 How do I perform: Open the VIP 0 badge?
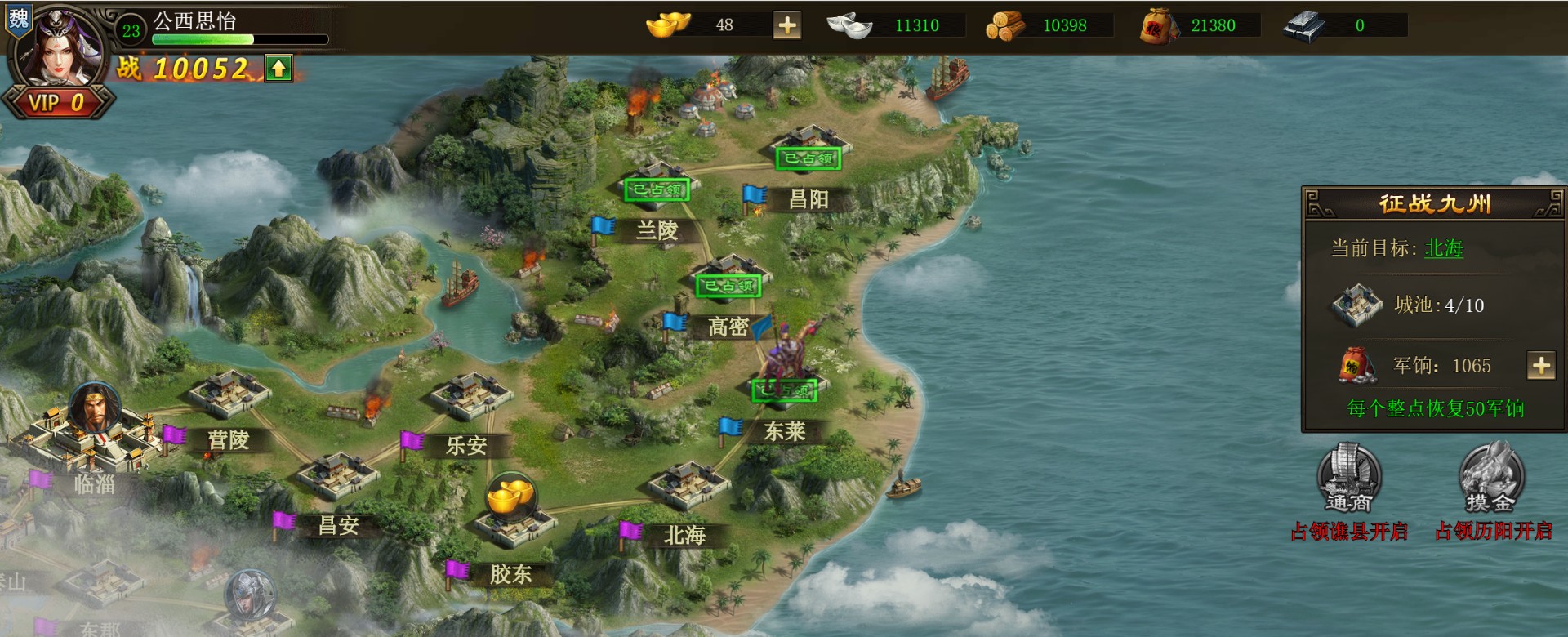[57, 103]
